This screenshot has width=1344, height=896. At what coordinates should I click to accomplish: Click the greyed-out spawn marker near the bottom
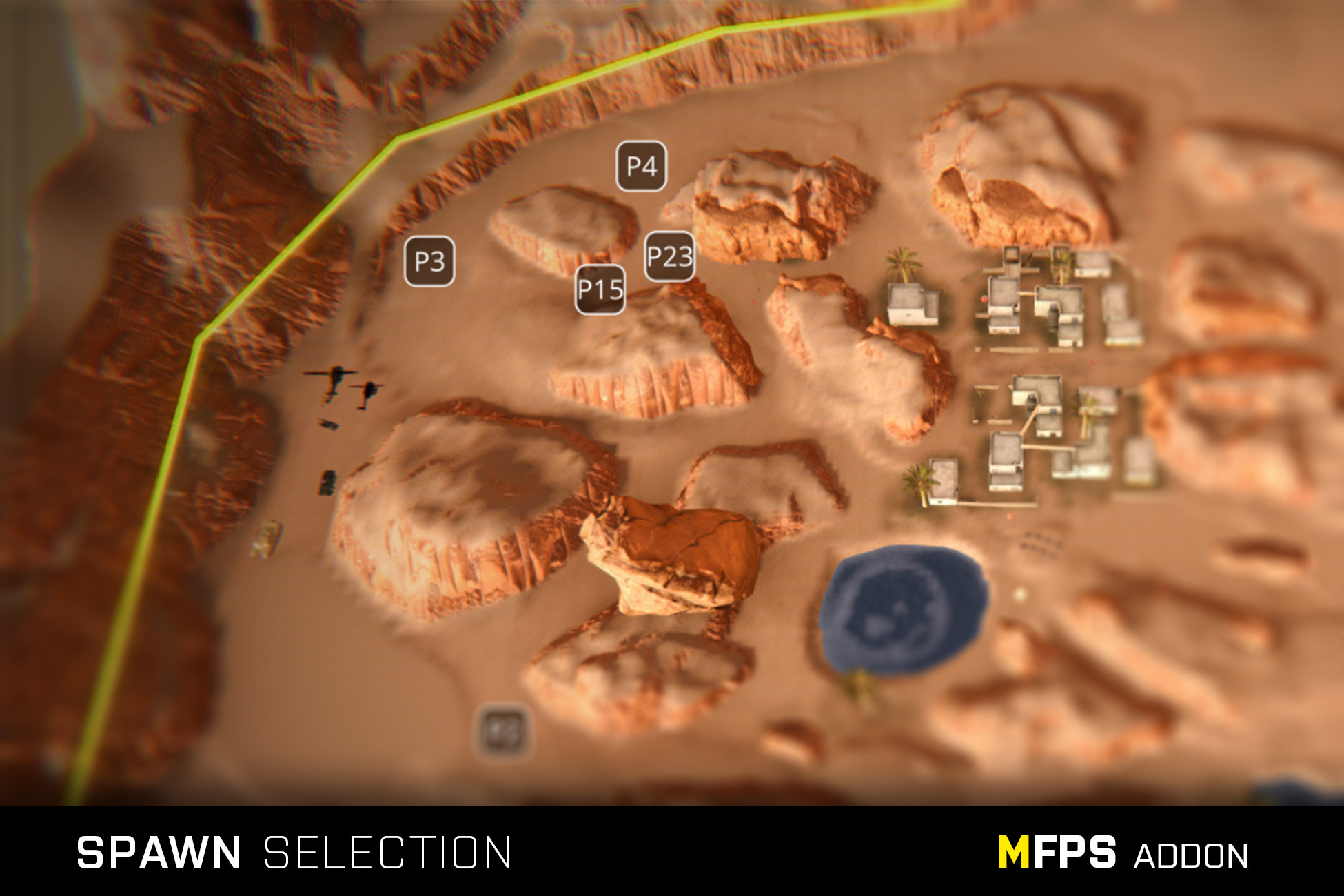[x=502, y=729]
